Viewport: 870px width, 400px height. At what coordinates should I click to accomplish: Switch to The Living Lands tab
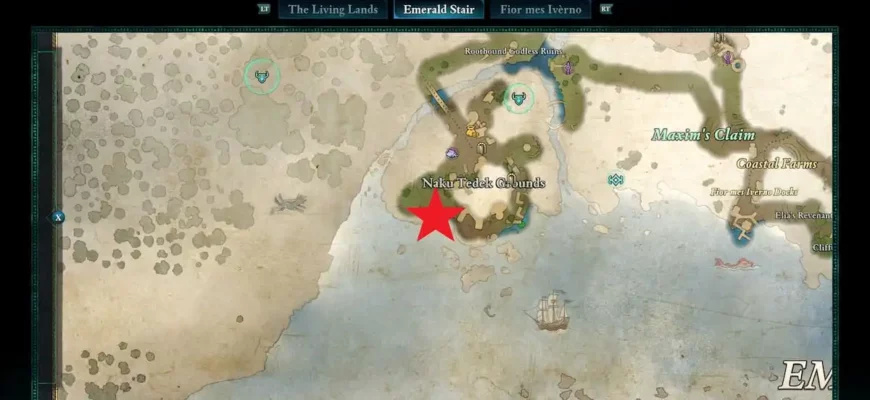(333, 10)
